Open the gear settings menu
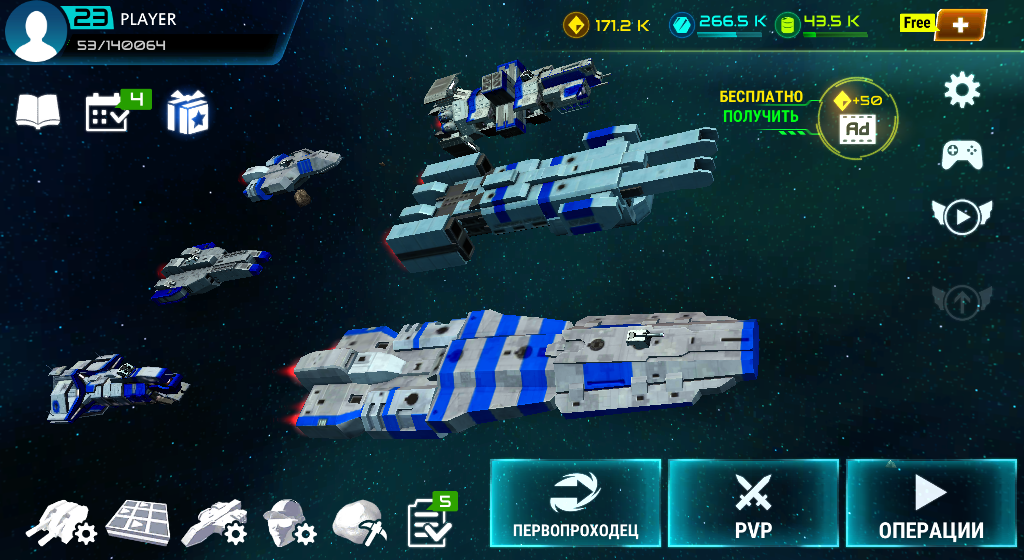Screen dimensions: 1024x560 pos(962,91)
